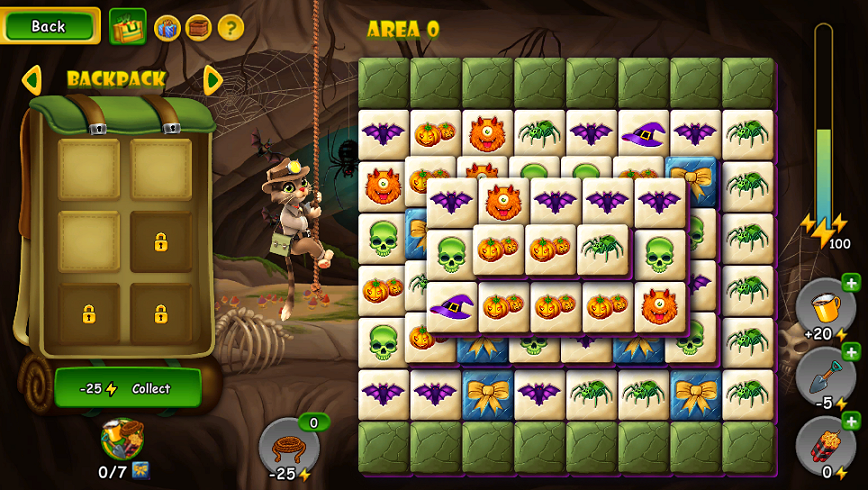Open the wooden crate icon
The width and height of the screenshot is (868, 490).
pos(198,27)
